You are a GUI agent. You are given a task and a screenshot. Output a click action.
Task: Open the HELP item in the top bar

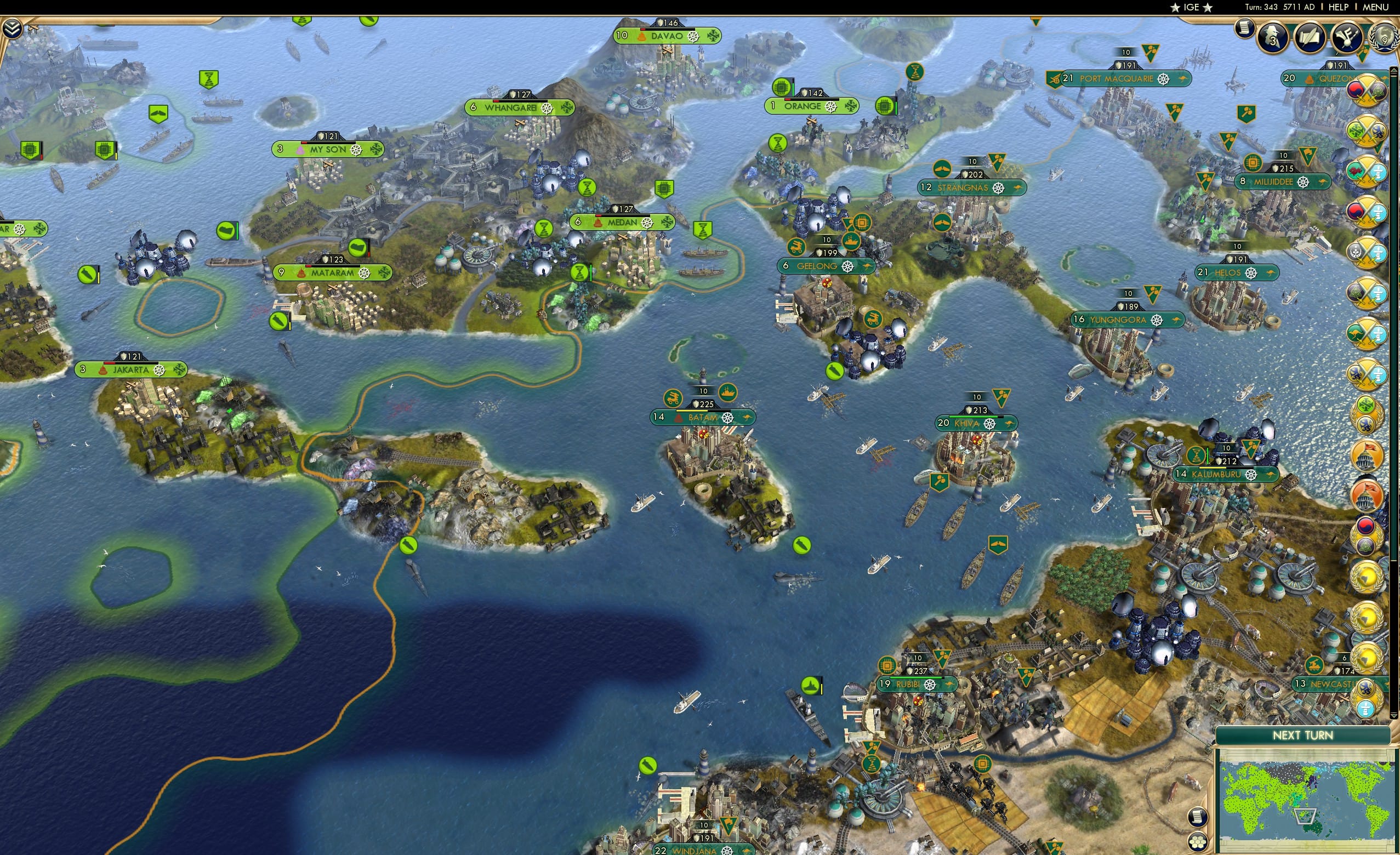coord(1339,7)
